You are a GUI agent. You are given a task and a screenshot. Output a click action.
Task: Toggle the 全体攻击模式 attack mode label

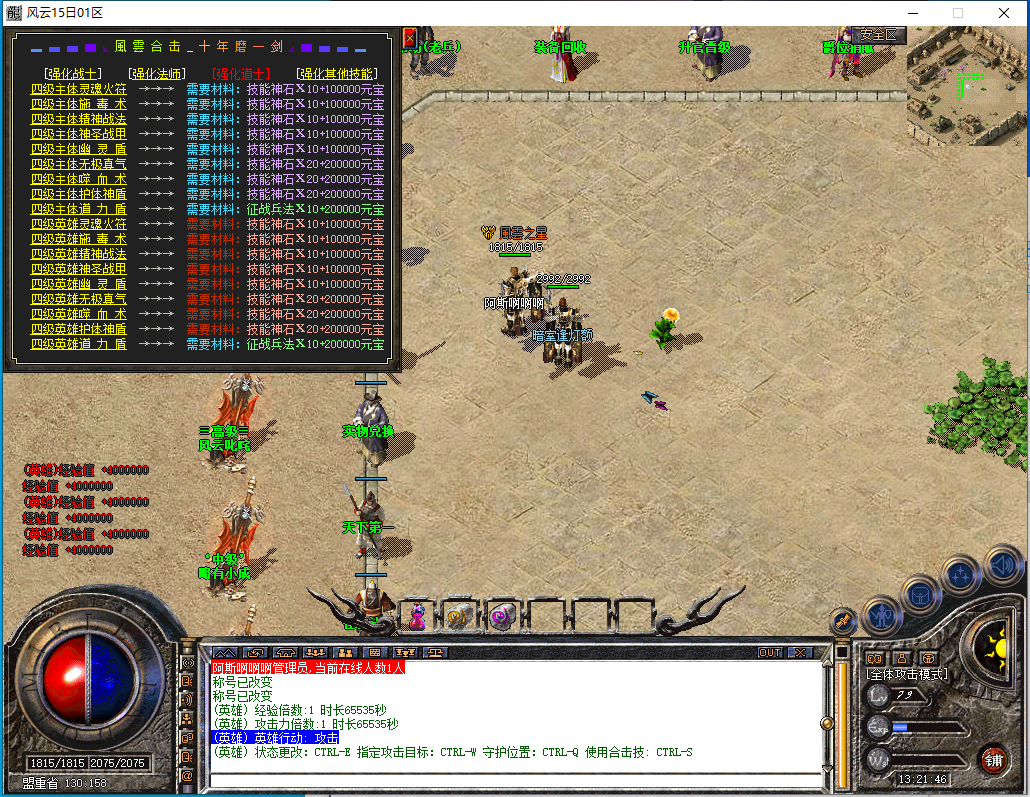click(x=907, y=674)
